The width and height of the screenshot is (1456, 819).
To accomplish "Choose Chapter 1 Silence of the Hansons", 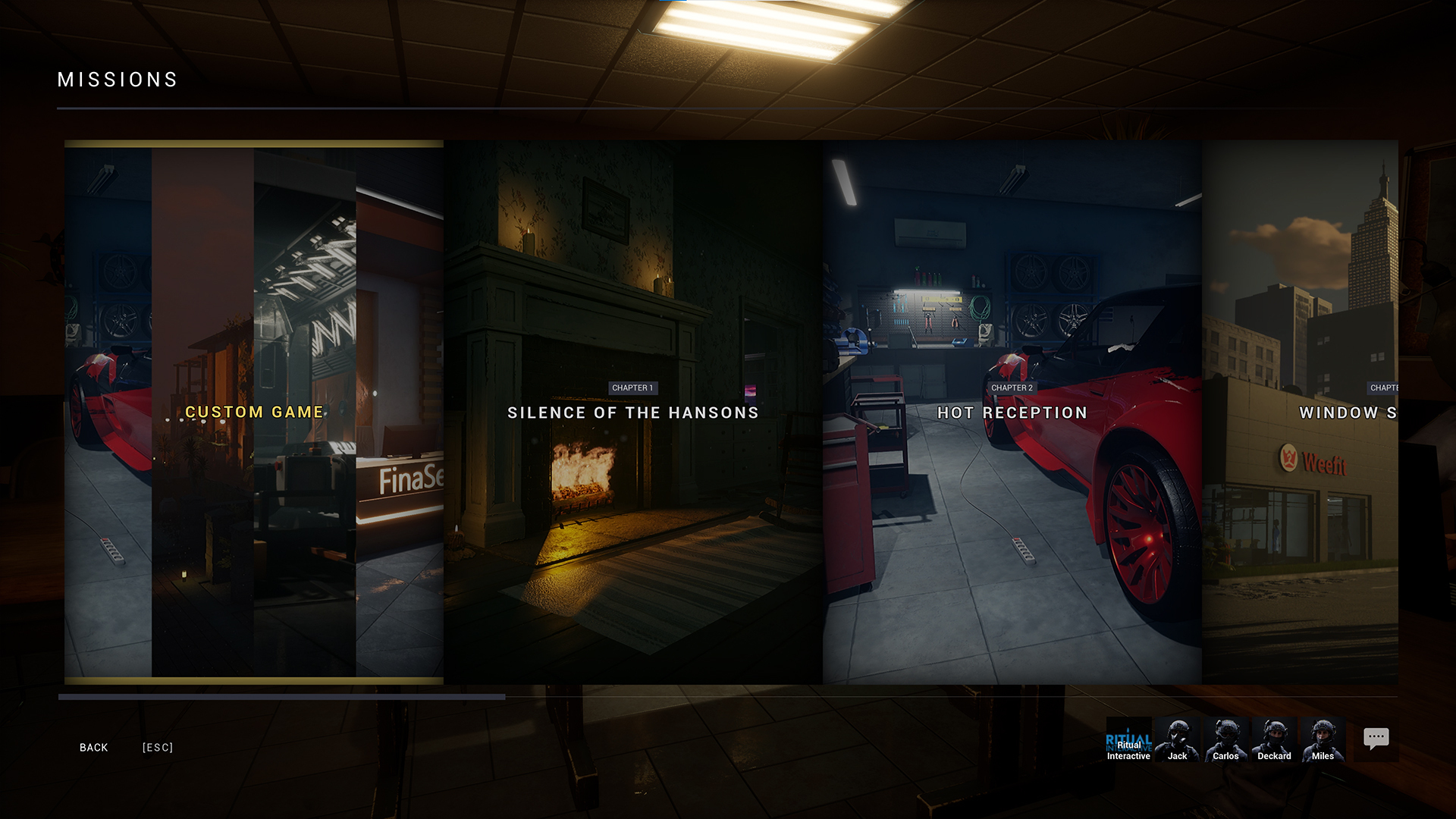I will (x=633, y=412).
